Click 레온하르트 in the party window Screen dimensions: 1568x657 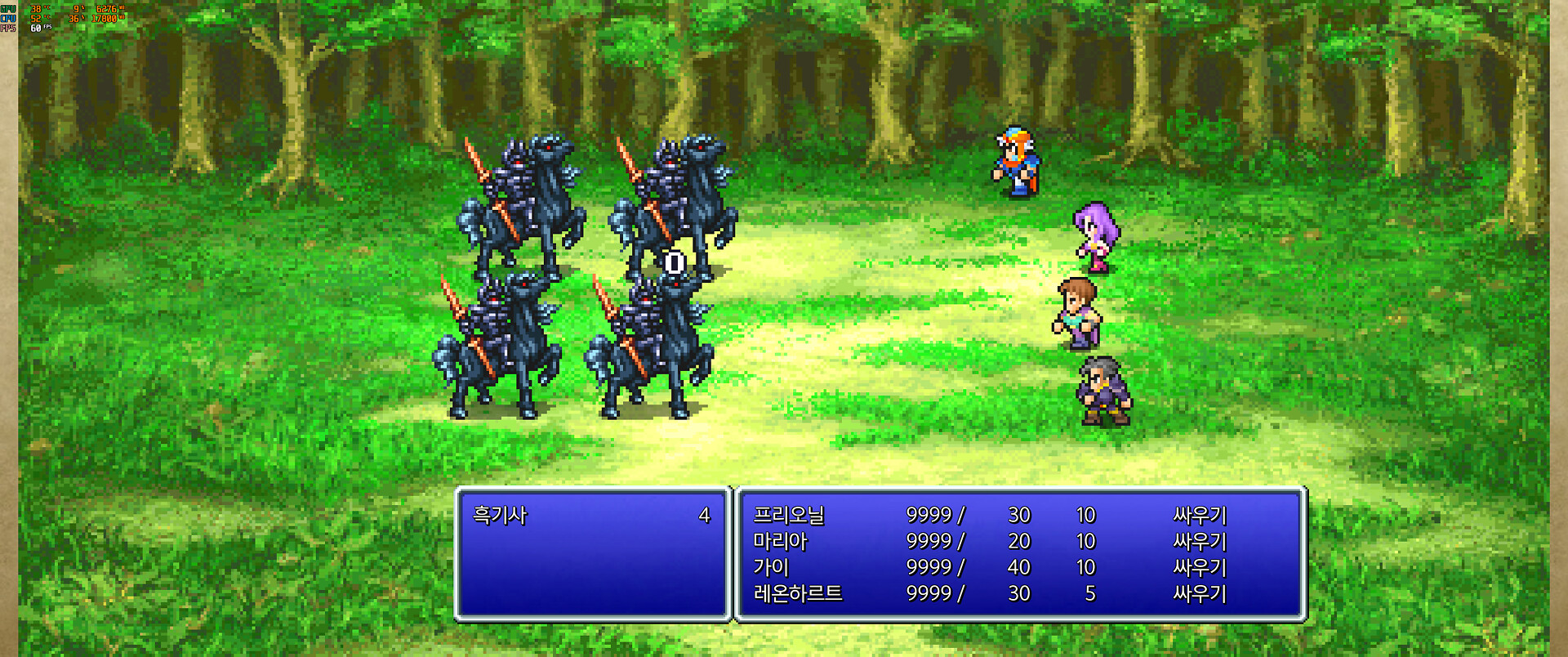click(798, 593)
